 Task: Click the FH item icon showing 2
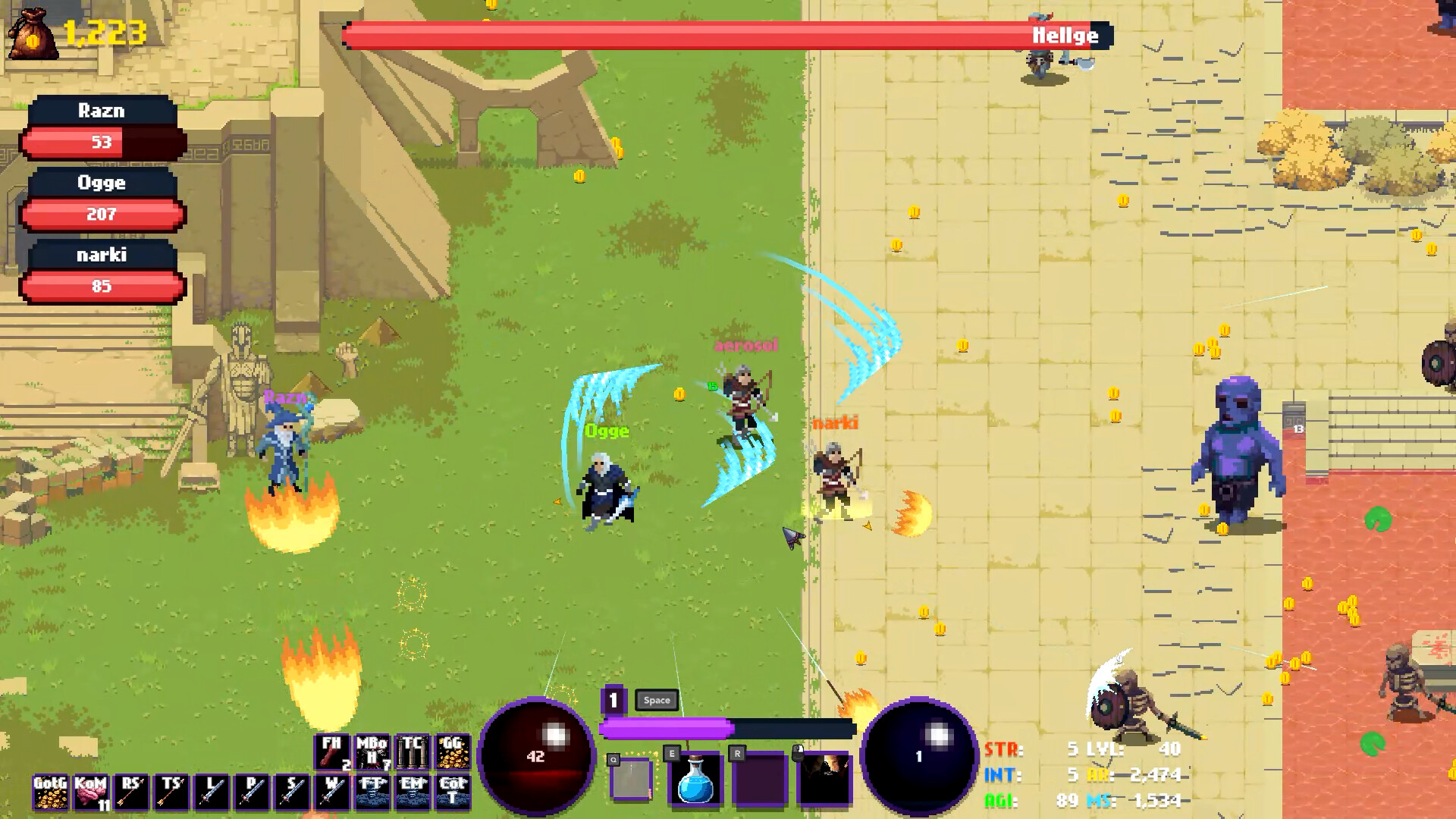[331, 752]
